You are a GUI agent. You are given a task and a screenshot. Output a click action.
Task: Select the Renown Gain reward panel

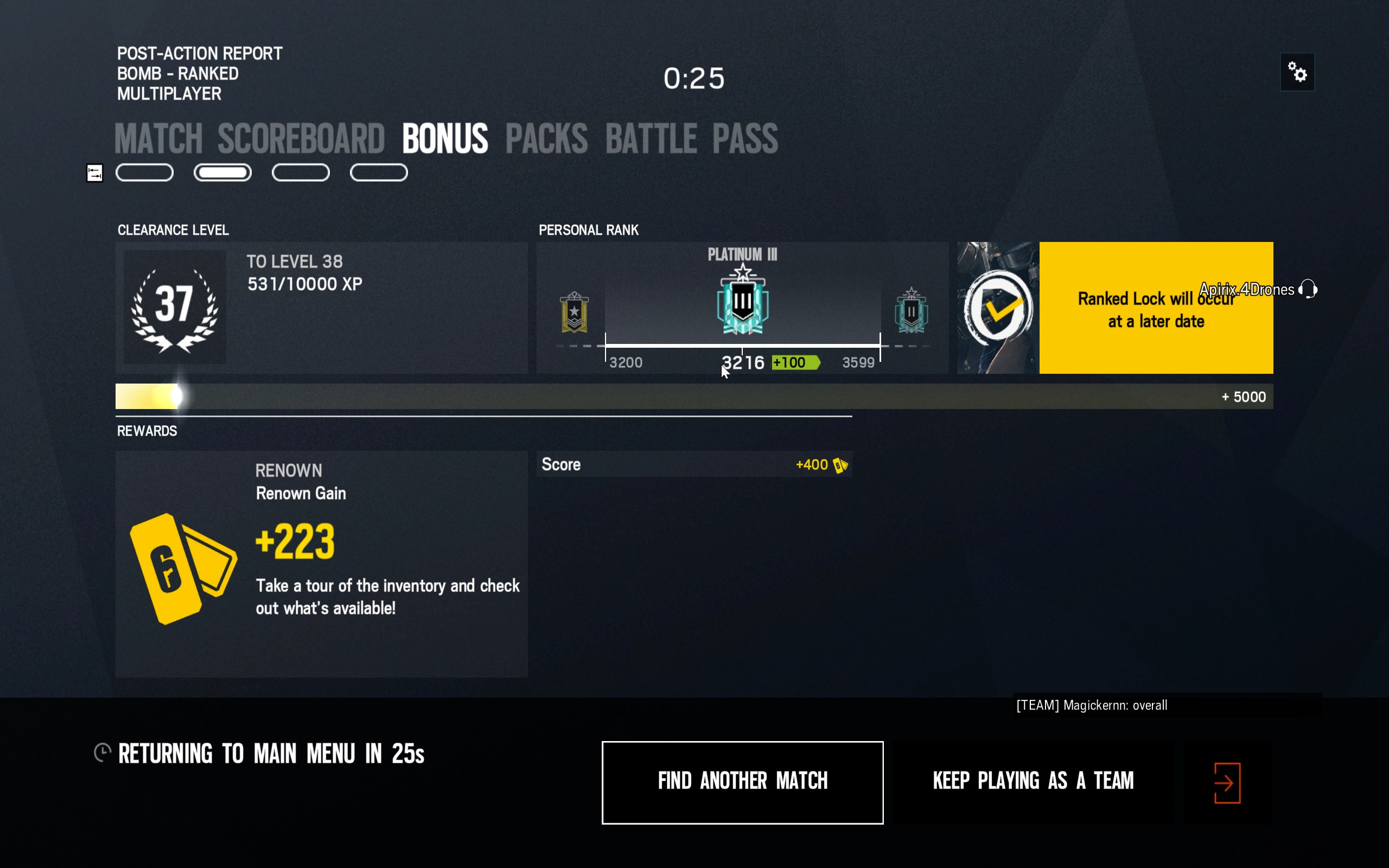321,563
